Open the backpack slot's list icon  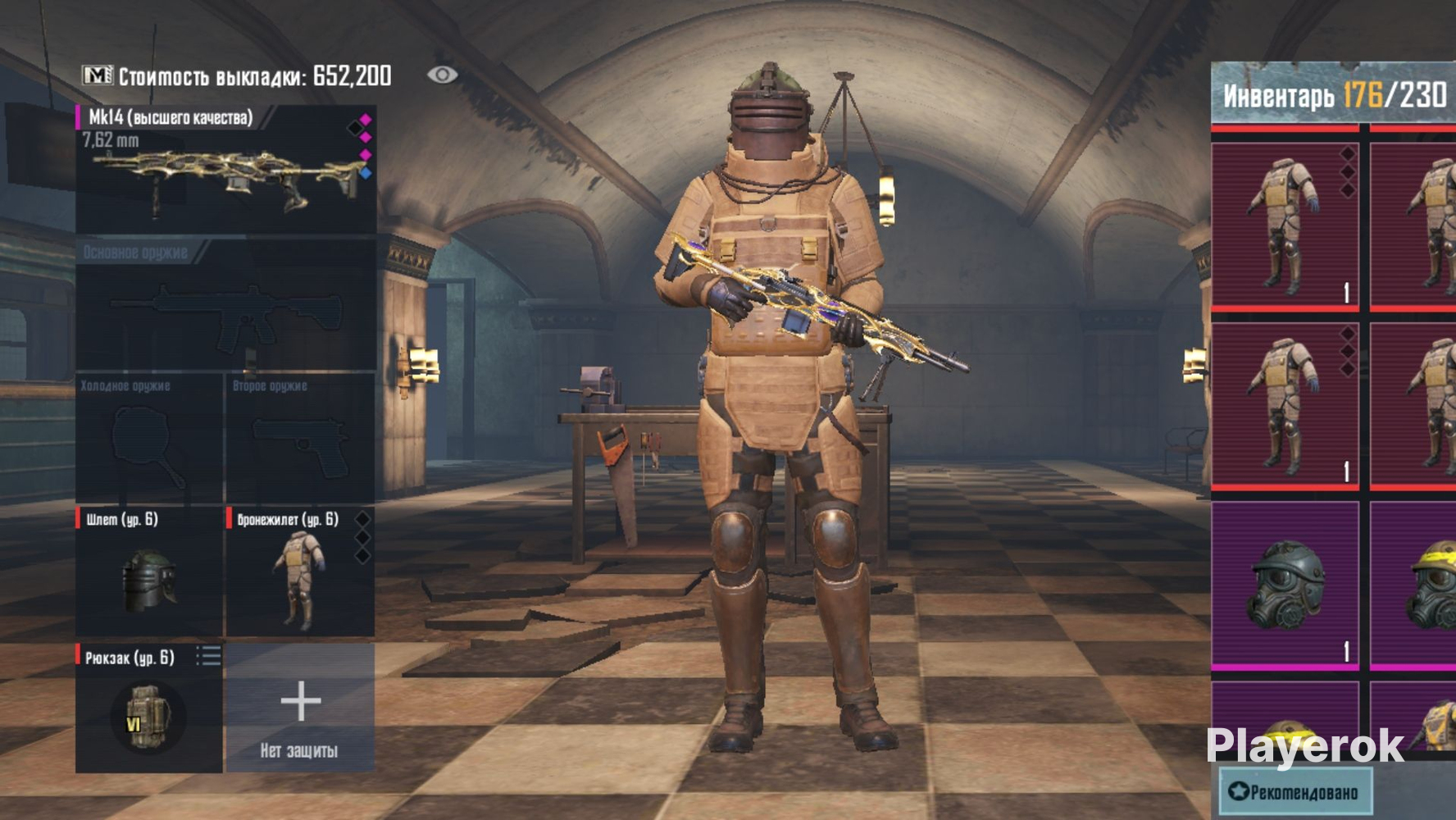pyautogui.click(x=208, y=656)
